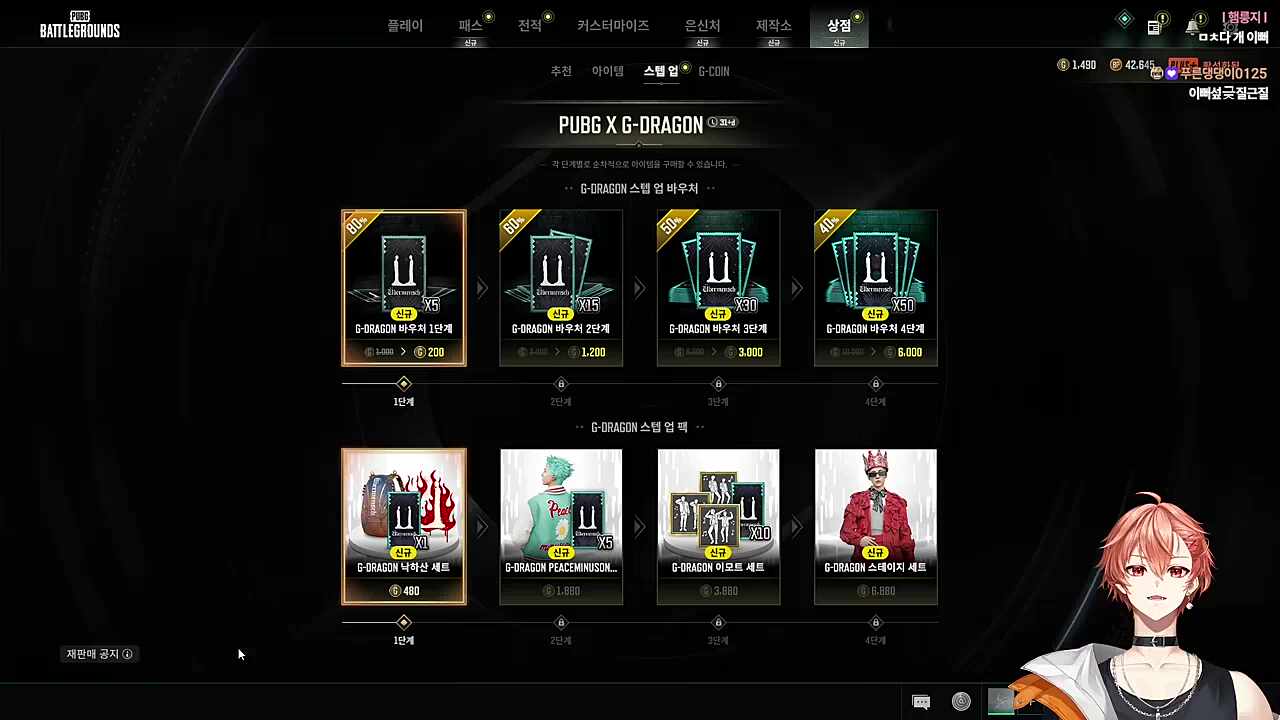This screenshot has height=720, width=1280.
Task: Go to the 커스터마이즈 tab
Action: (x=613, y=26)
